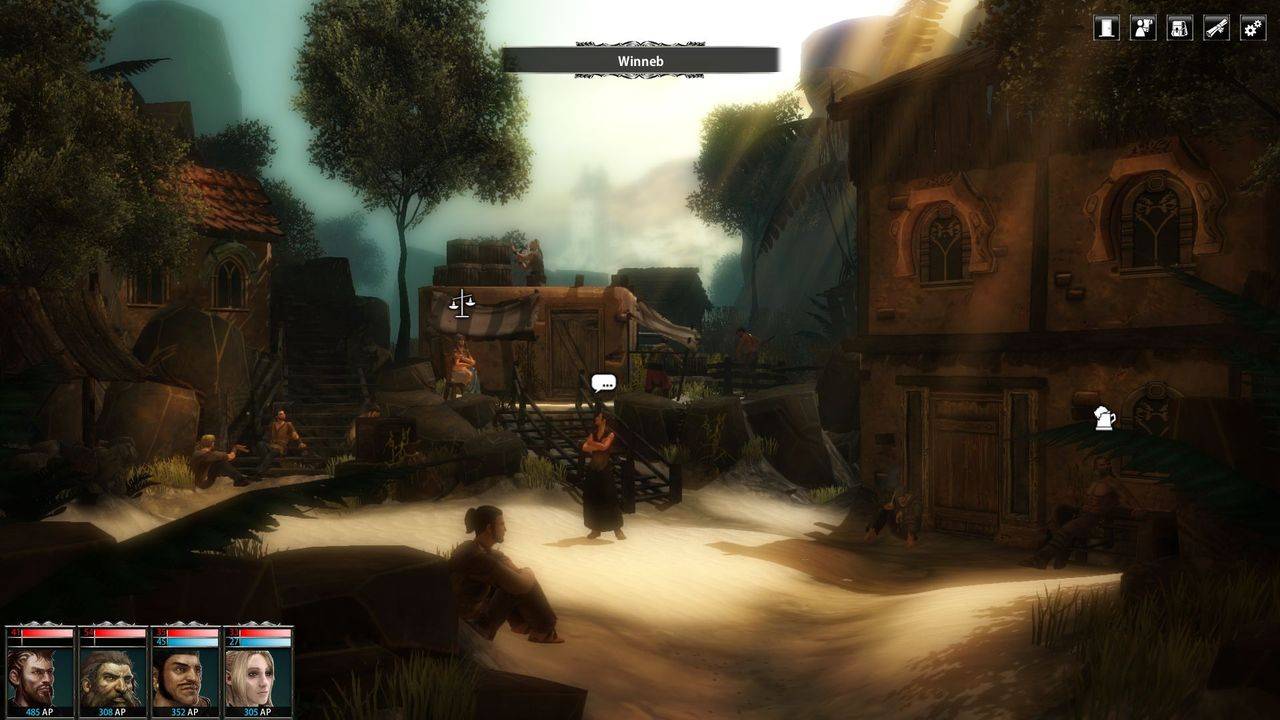Enter the tavern via beer mug icon

pos(1104,418)
